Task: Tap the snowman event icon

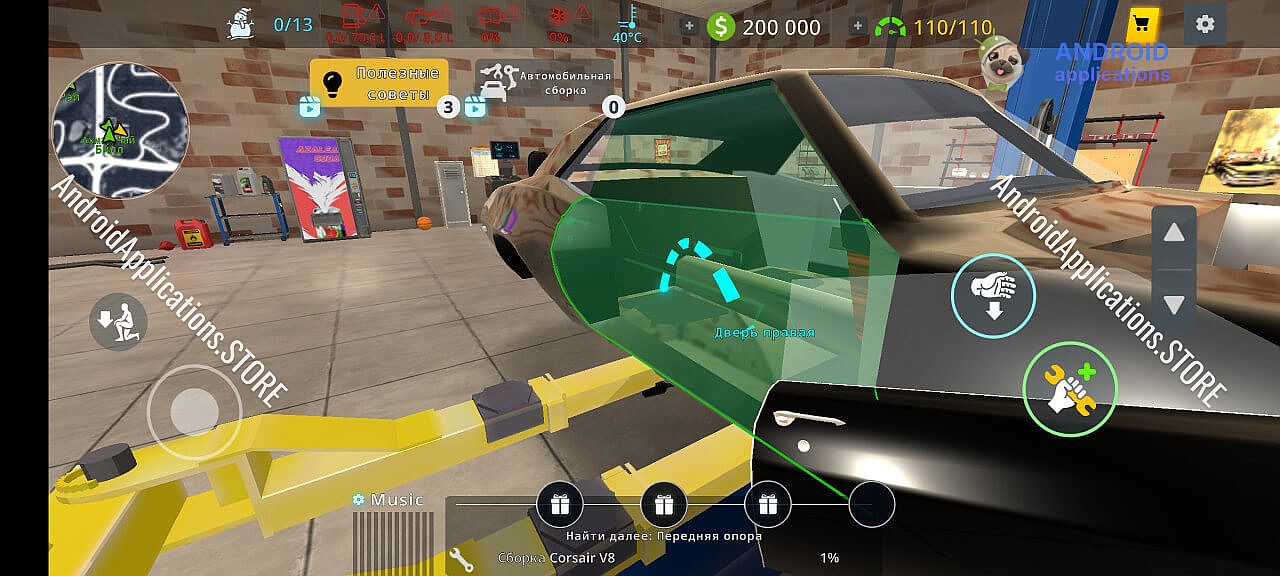Action: [x=242, y=22]
